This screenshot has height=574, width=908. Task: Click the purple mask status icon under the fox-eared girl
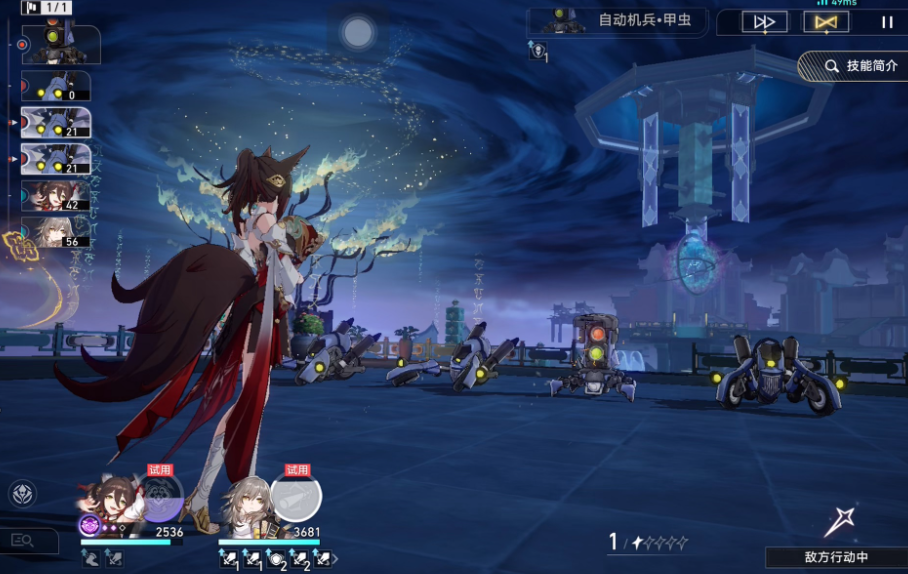click(90, 524)
